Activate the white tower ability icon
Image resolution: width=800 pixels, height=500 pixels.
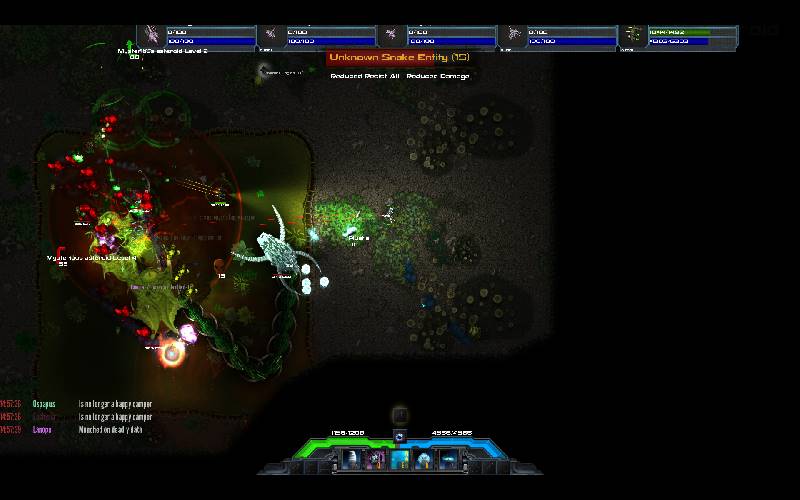(352, 459)
